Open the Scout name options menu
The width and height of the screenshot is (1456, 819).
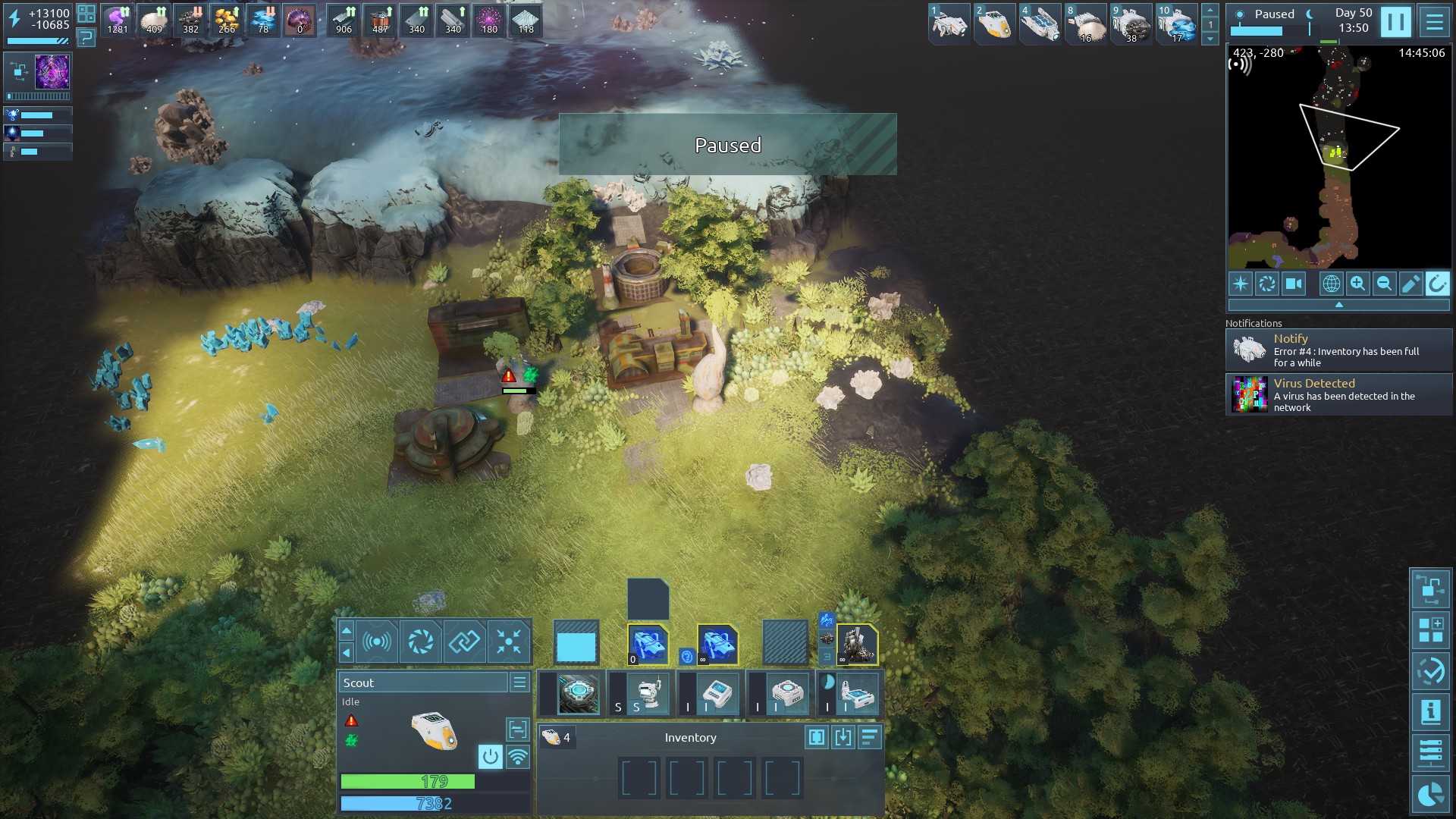519,682
